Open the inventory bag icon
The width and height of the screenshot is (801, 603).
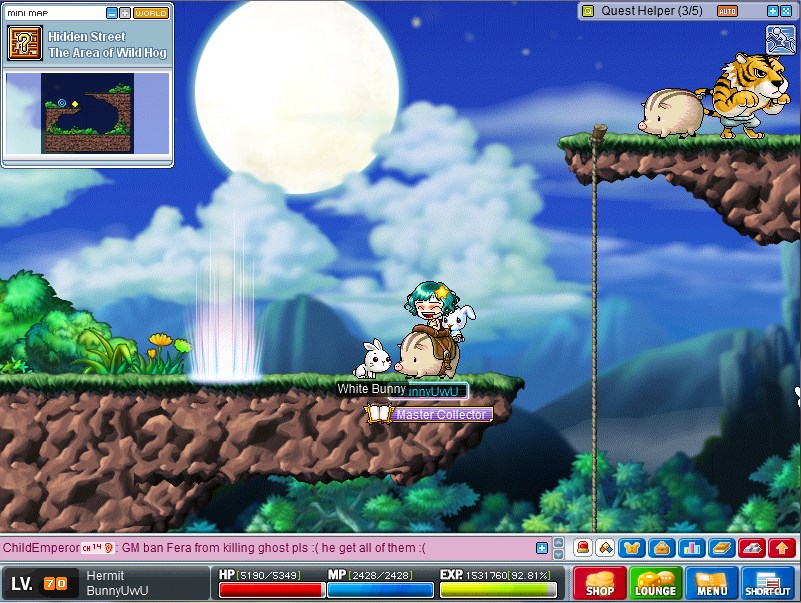[660, 547]
